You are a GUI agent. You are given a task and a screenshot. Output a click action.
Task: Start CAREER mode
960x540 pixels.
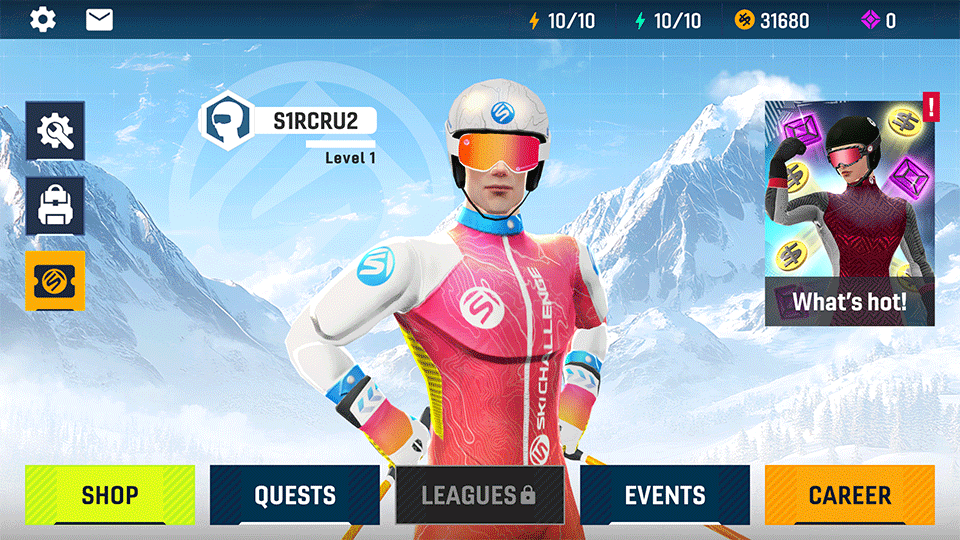tap(849, 495)
